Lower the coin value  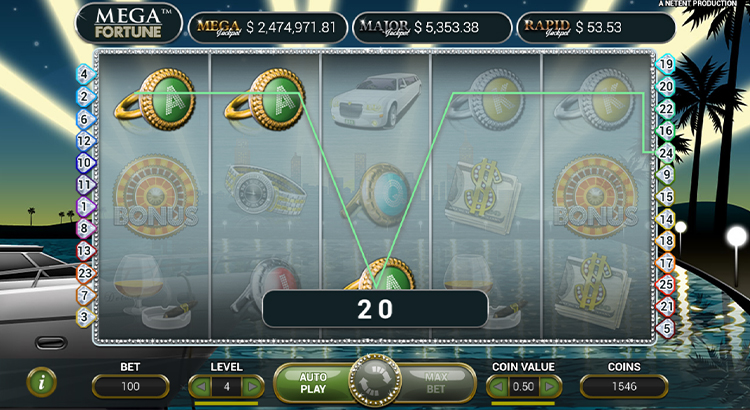pyautogui.click(x=497, y=386)
